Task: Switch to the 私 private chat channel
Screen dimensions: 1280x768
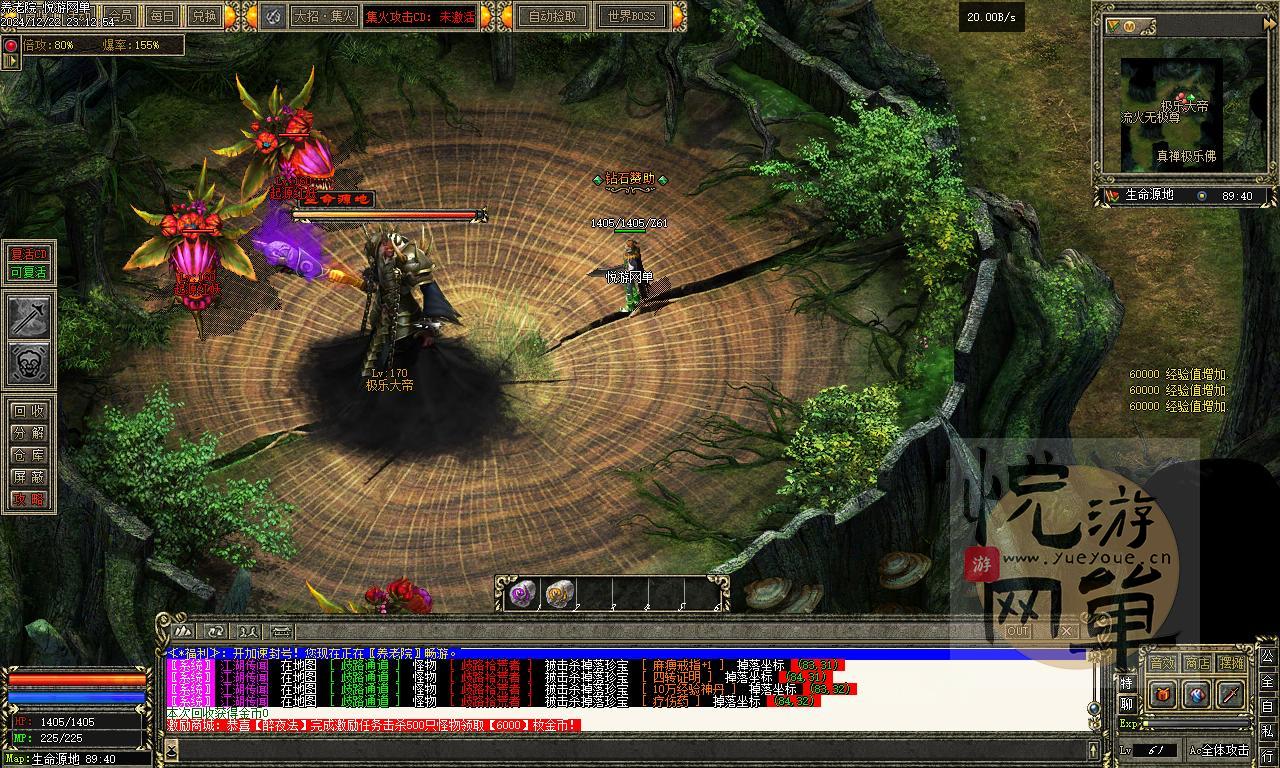Action: pos(1267,729)
